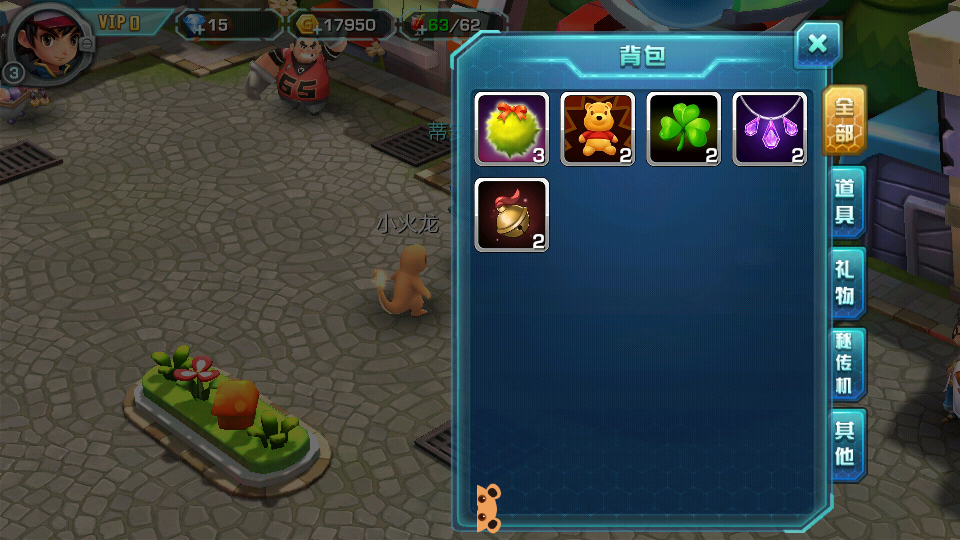Show the 礼物 (Gifts) tab
Viewport: 960px width, 540px height.
click(x=845, y=282)
